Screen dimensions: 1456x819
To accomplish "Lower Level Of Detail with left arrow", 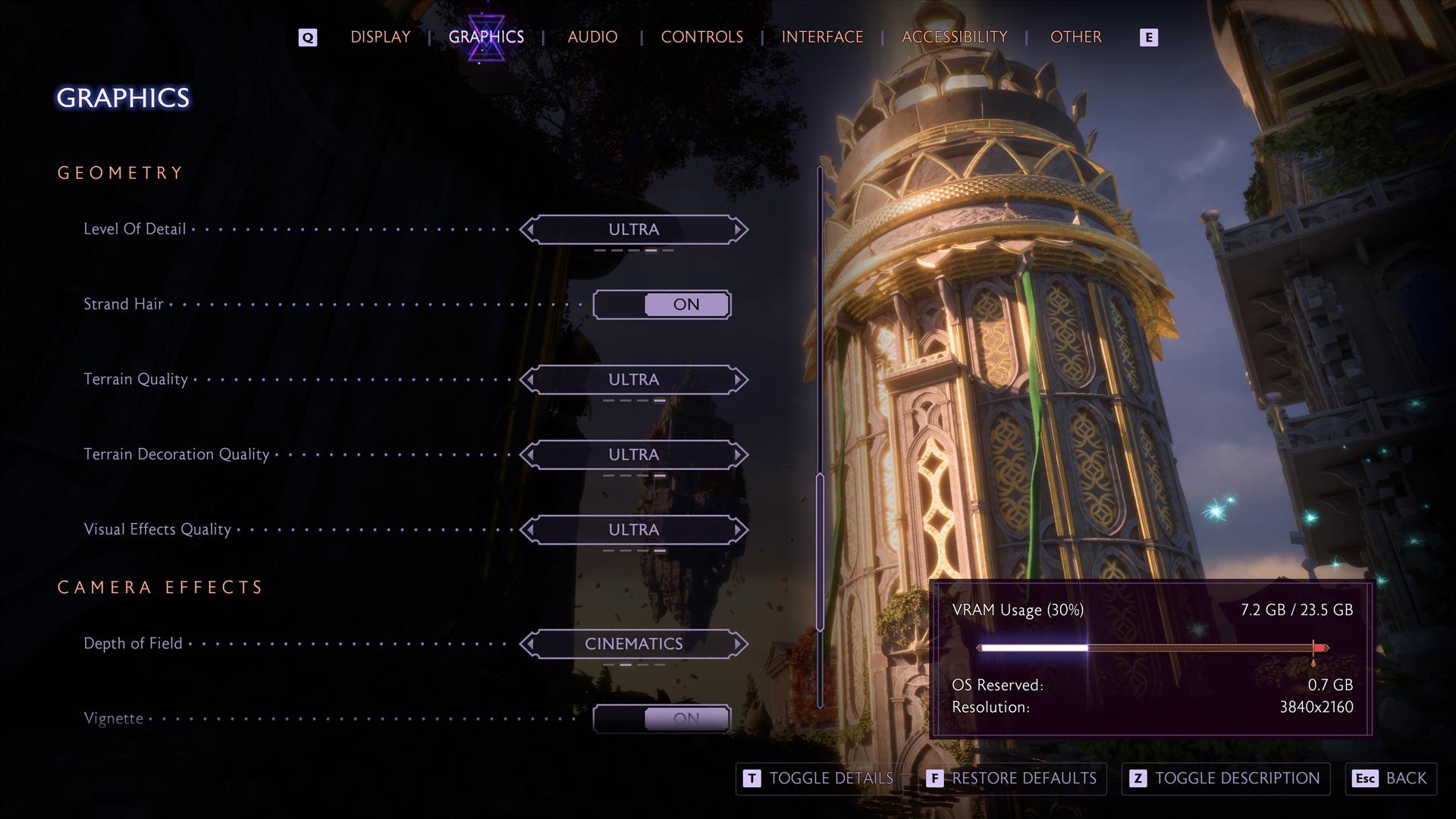I will [530, 229].
